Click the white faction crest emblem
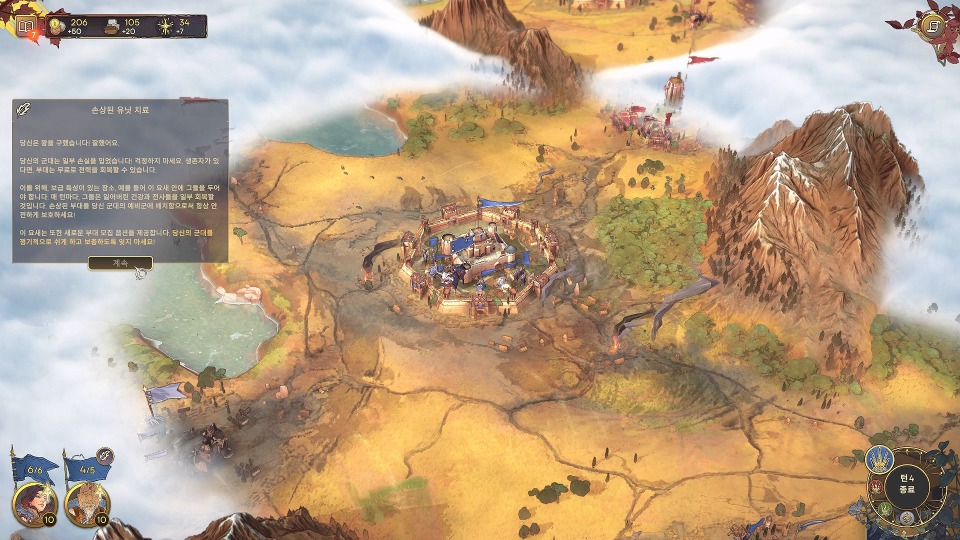This screenshot has width=960, height=540. [906, 518]
